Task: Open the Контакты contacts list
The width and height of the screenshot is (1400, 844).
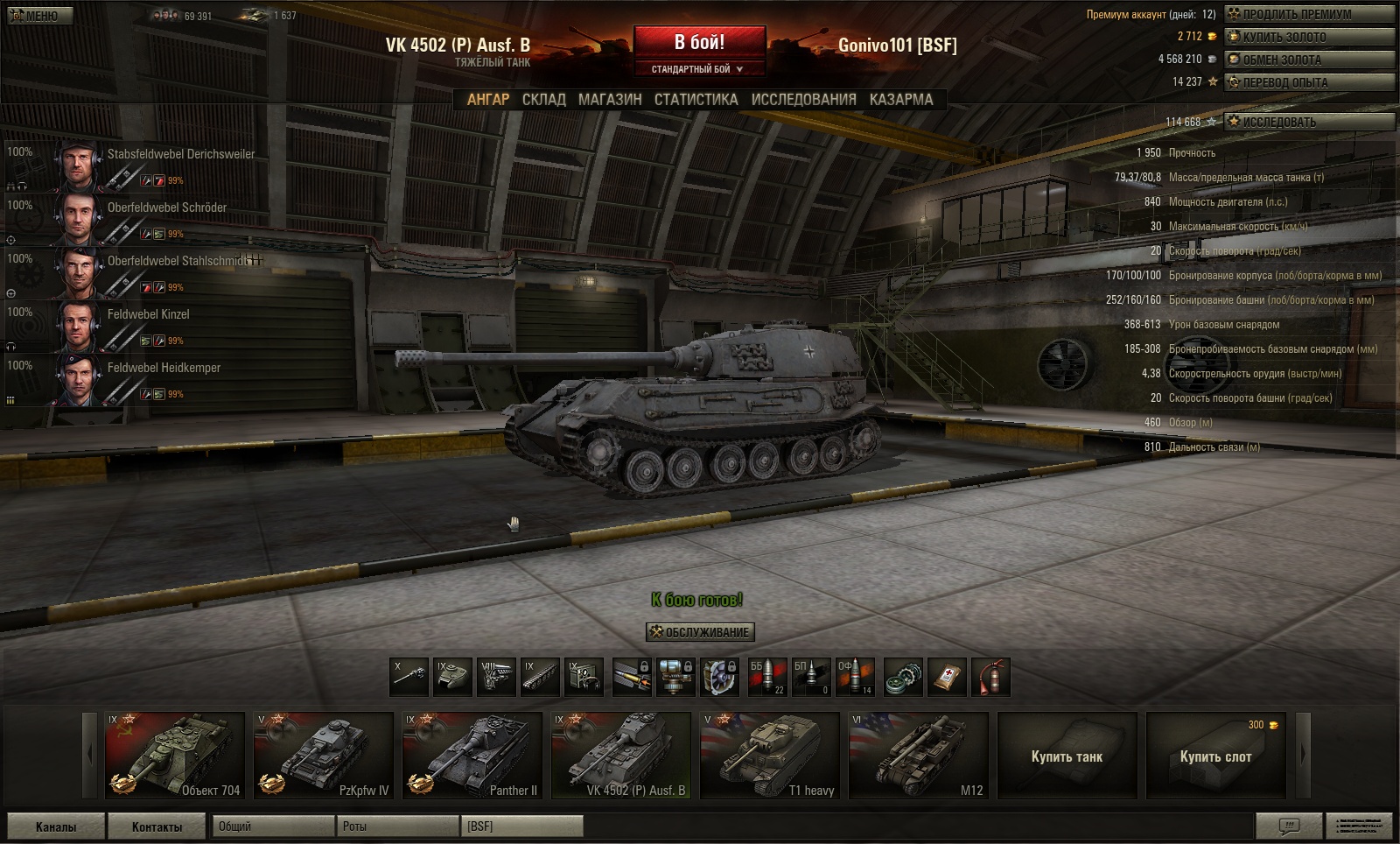Action: point(157,826)
